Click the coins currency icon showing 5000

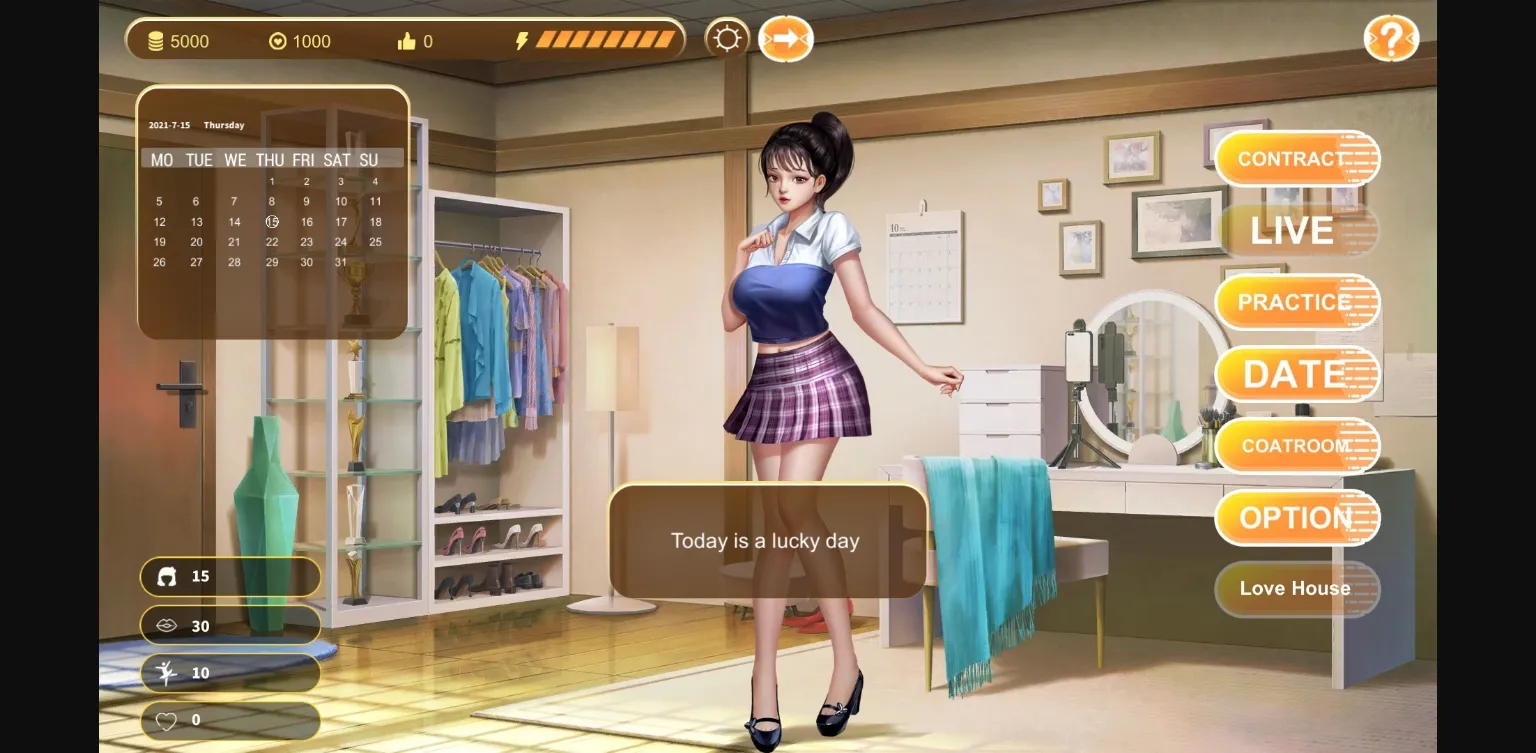click(x=156, y=41)
